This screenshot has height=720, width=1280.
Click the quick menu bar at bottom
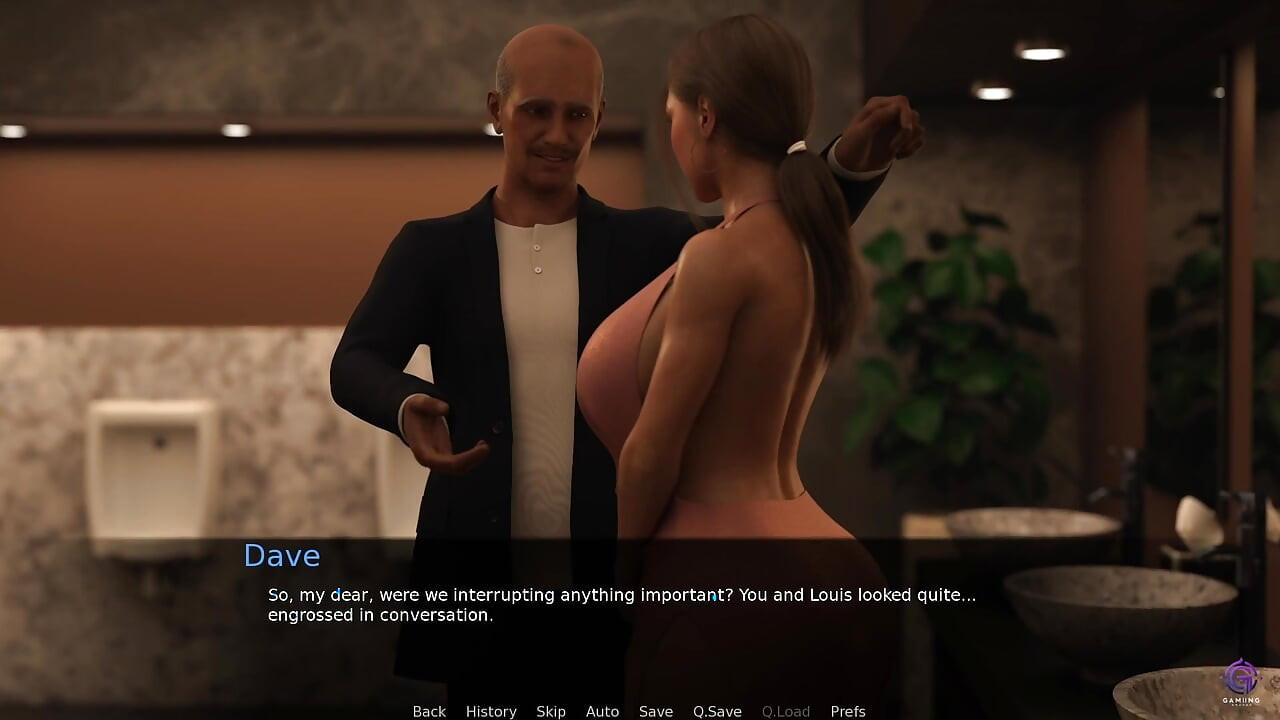click(x=640, y=711)
